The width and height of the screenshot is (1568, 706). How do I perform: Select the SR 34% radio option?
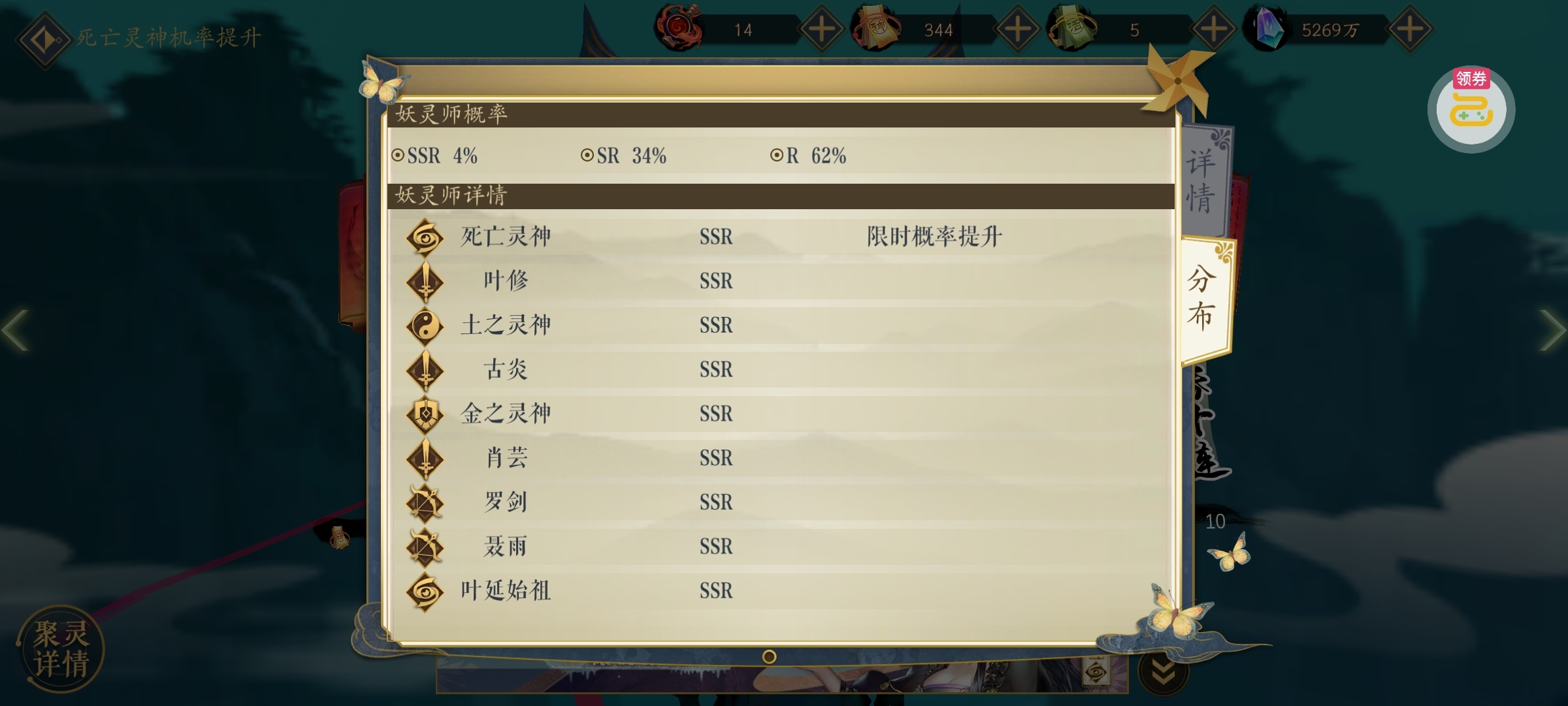coord(586,156)
